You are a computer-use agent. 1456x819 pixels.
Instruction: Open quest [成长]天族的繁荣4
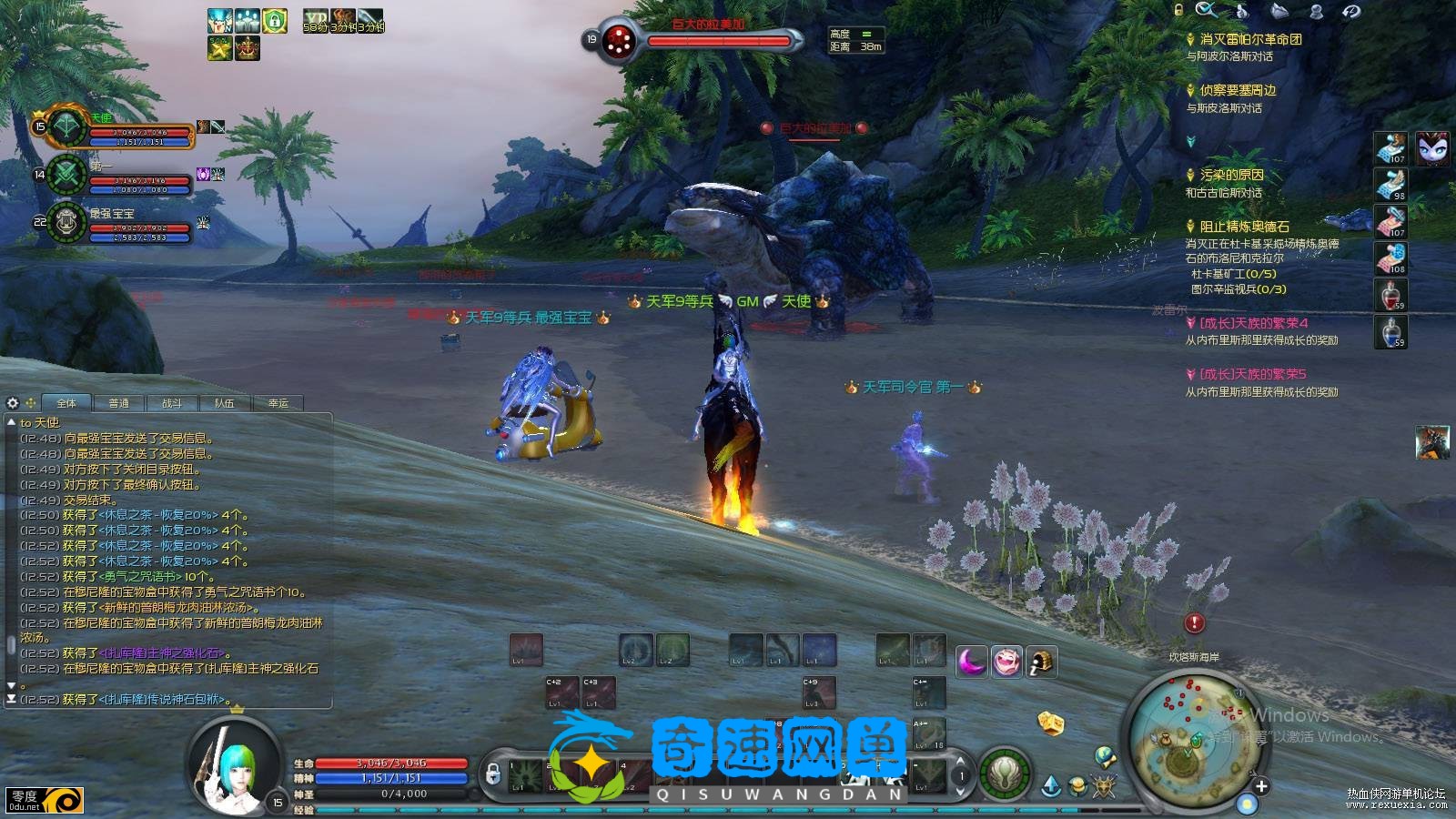click(x=1253, y=323)
